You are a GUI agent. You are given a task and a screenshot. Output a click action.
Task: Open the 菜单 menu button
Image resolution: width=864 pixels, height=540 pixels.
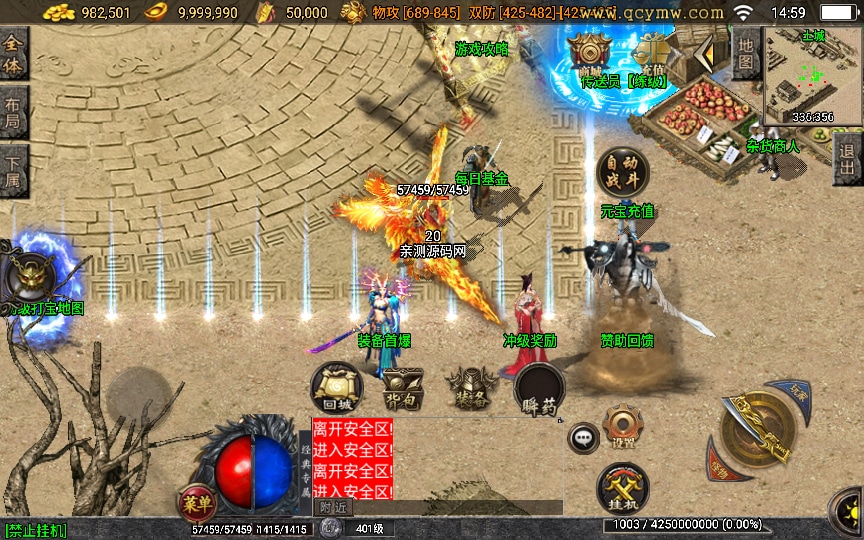(196, 501)
